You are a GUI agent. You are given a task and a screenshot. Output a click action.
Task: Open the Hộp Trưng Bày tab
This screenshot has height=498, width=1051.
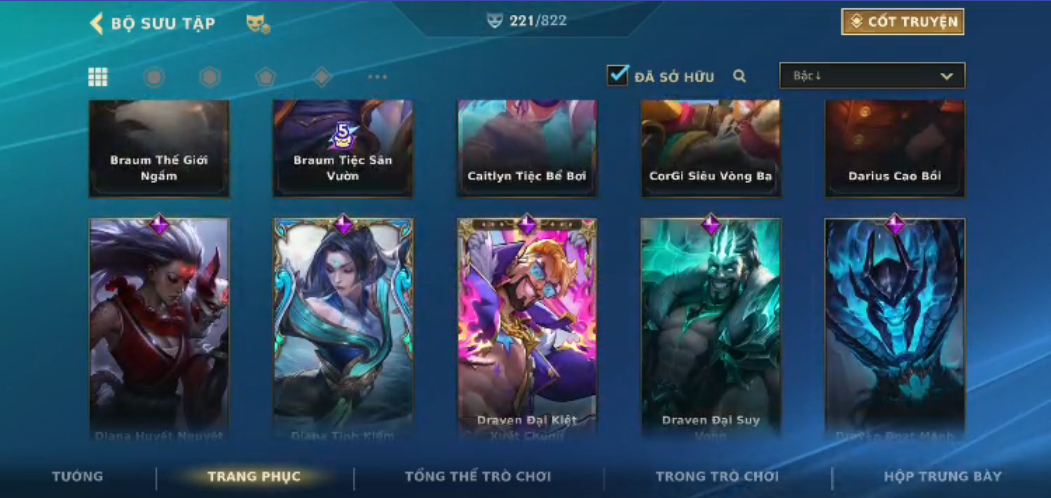pyautogui.click(x=942, y=476)
